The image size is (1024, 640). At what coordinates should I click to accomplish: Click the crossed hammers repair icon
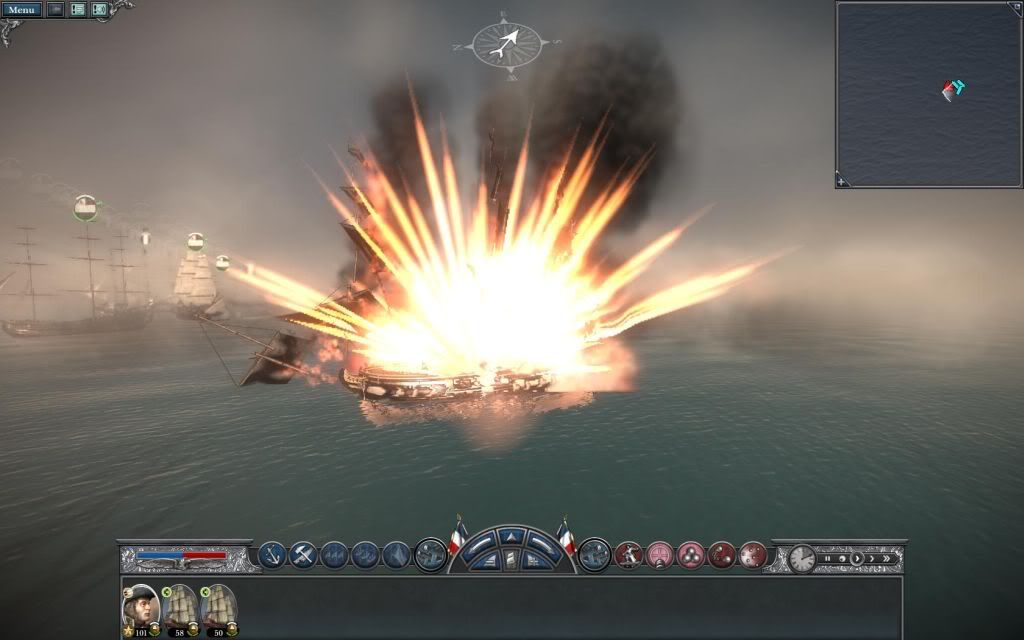(303, 554)
